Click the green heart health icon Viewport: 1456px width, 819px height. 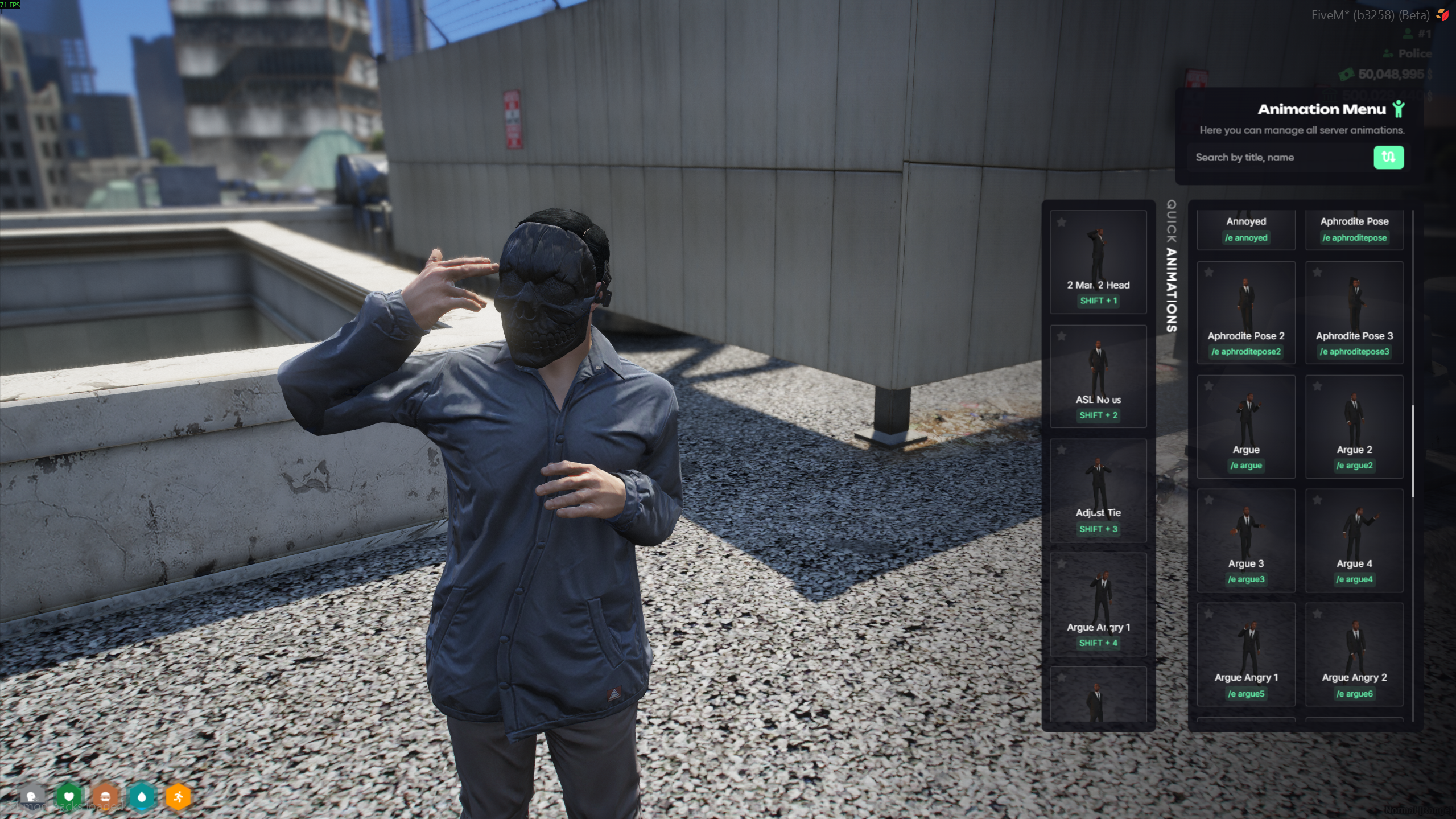69,796
